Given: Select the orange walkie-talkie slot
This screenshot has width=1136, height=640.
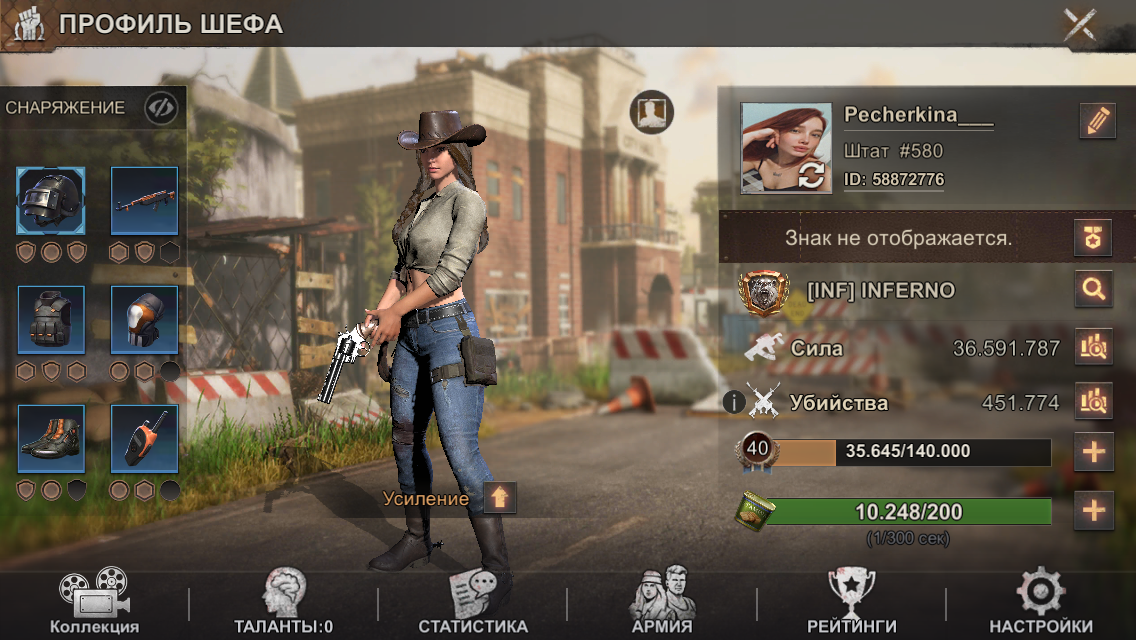Looking at the screenshot, I should point(144,438).
